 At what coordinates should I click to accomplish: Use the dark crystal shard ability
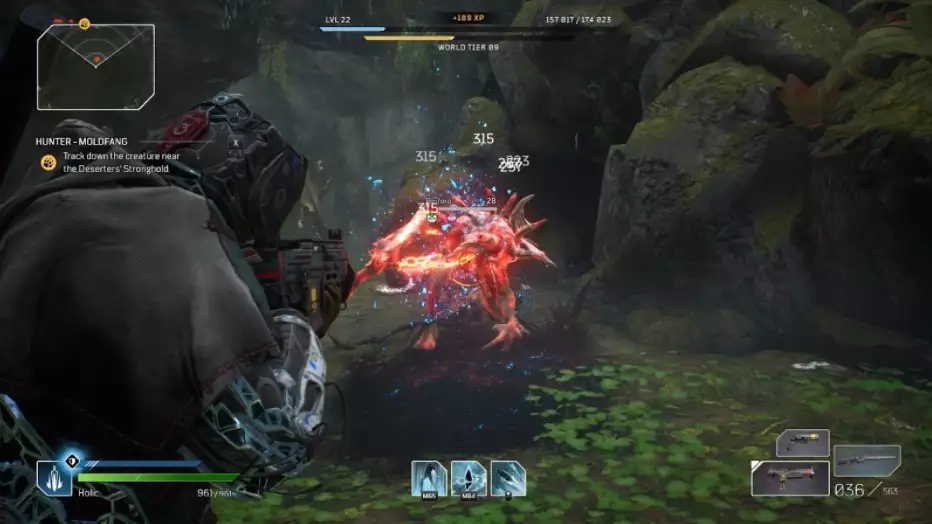[x=469, y=479]
